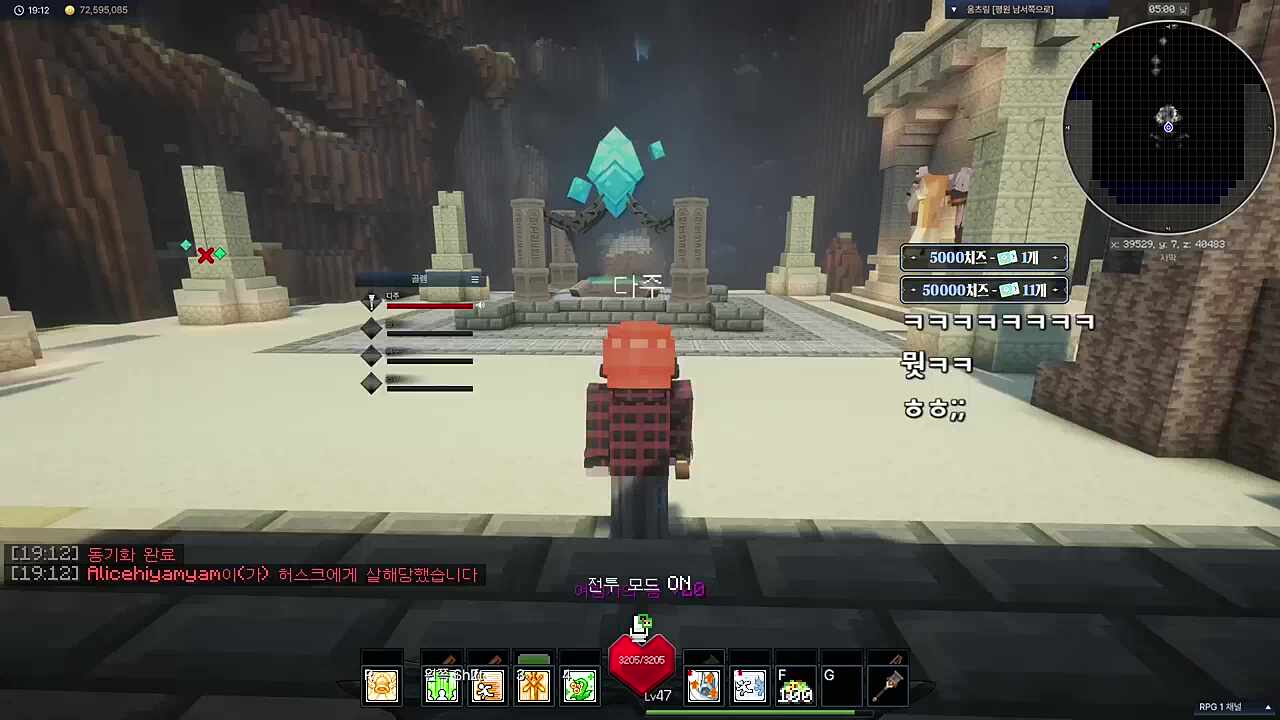Screen dimensions: 1280x720
Task: Toggle the 골렘 boss bar panel menu
Action: pyautogui.click(x=474, y=280)
